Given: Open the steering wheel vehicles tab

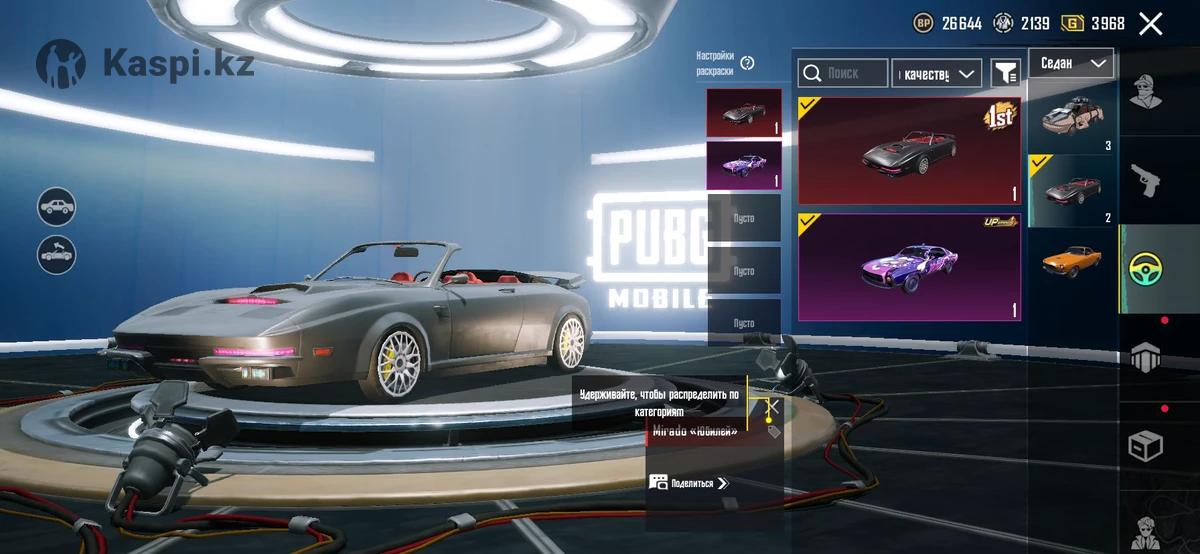Looking at the screenshot, I should pos(1150,268).
